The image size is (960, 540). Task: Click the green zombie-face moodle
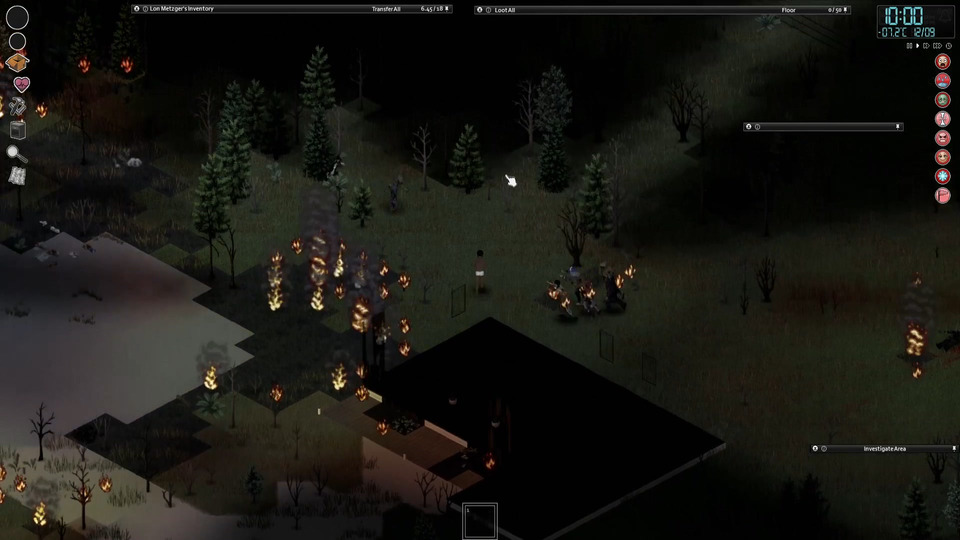942,100
